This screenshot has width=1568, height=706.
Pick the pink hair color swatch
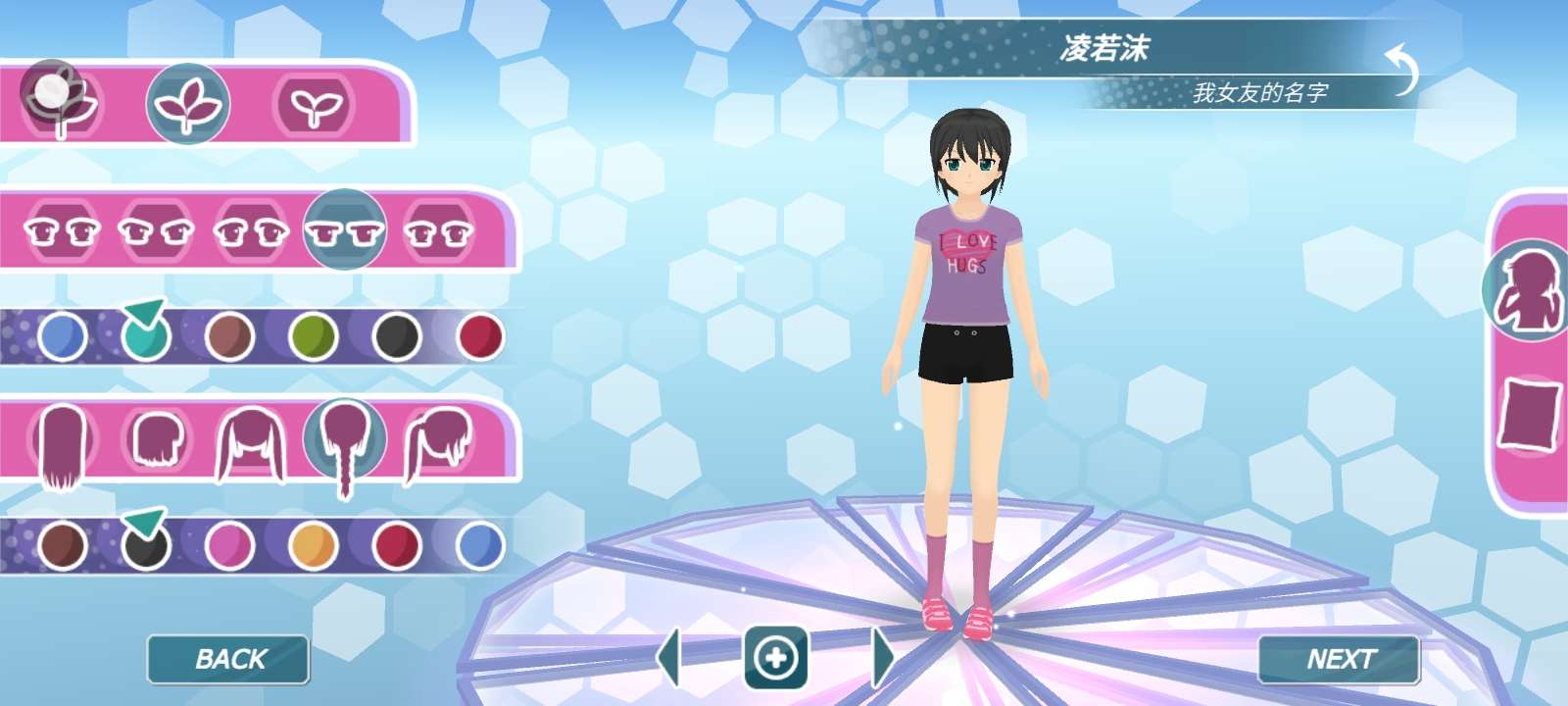click(230, 545)
